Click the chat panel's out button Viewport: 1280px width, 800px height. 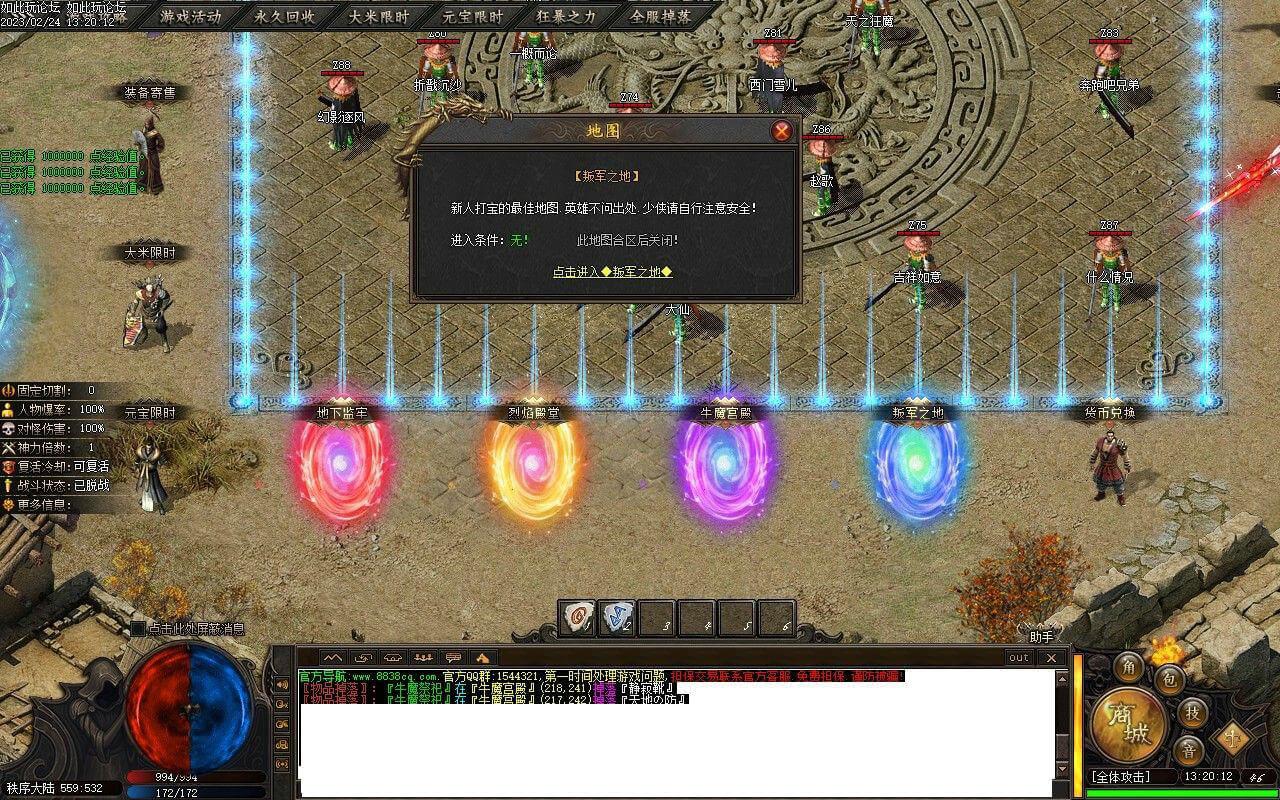(x=1018, y=657)
